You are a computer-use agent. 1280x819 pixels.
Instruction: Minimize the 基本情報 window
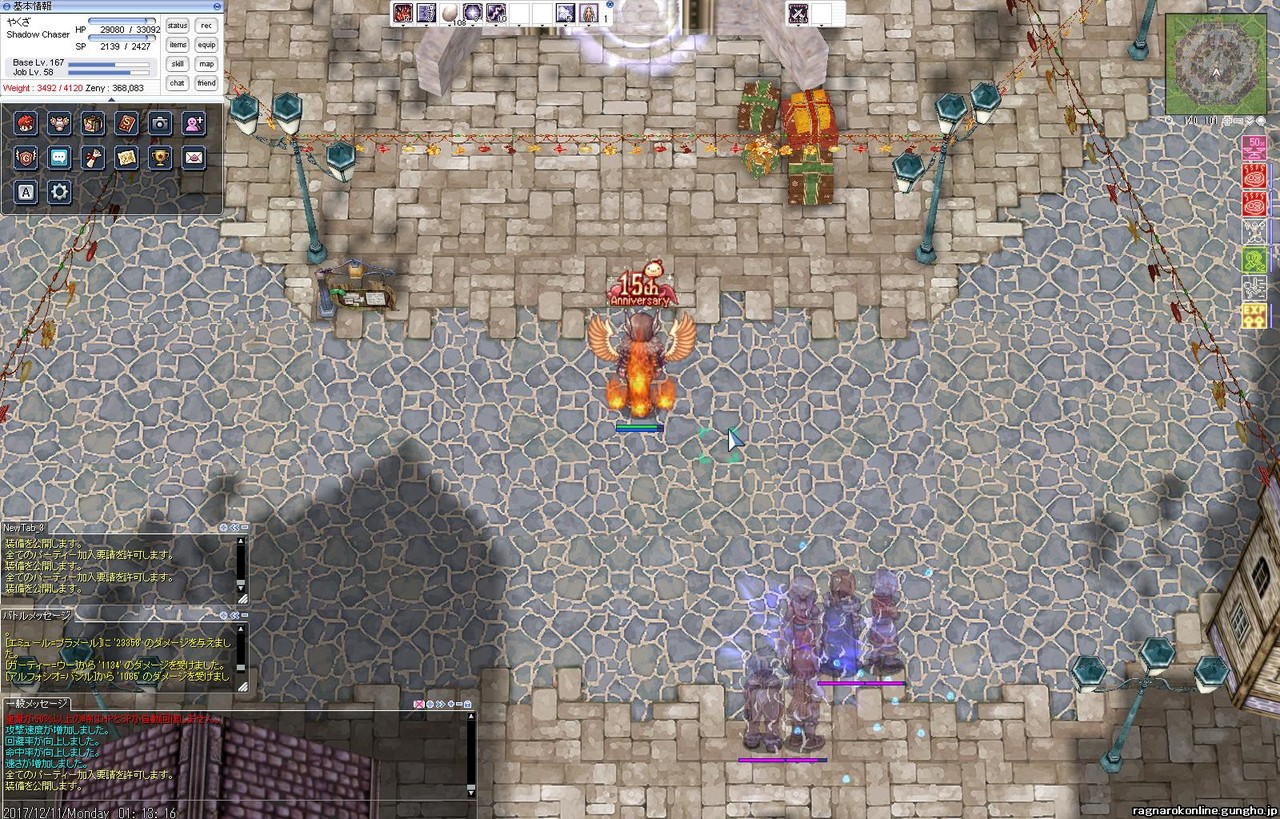click(217, 6)
